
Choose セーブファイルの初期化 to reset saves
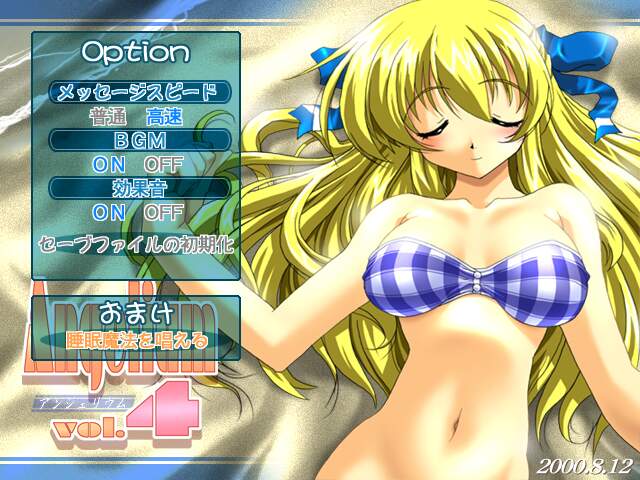[x=136, y=243]
